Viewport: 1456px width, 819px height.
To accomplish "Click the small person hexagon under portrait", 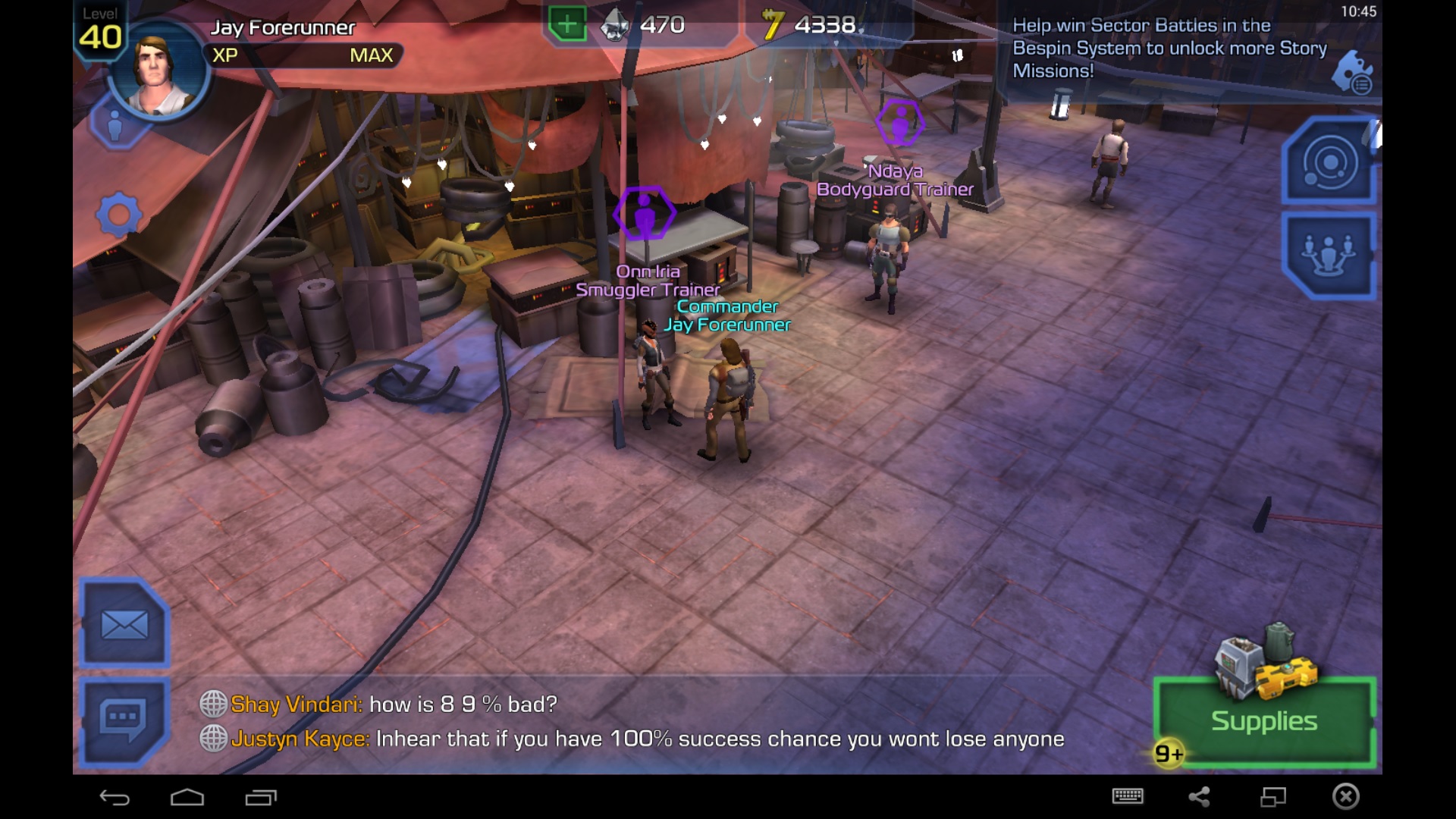I will 115,126.
